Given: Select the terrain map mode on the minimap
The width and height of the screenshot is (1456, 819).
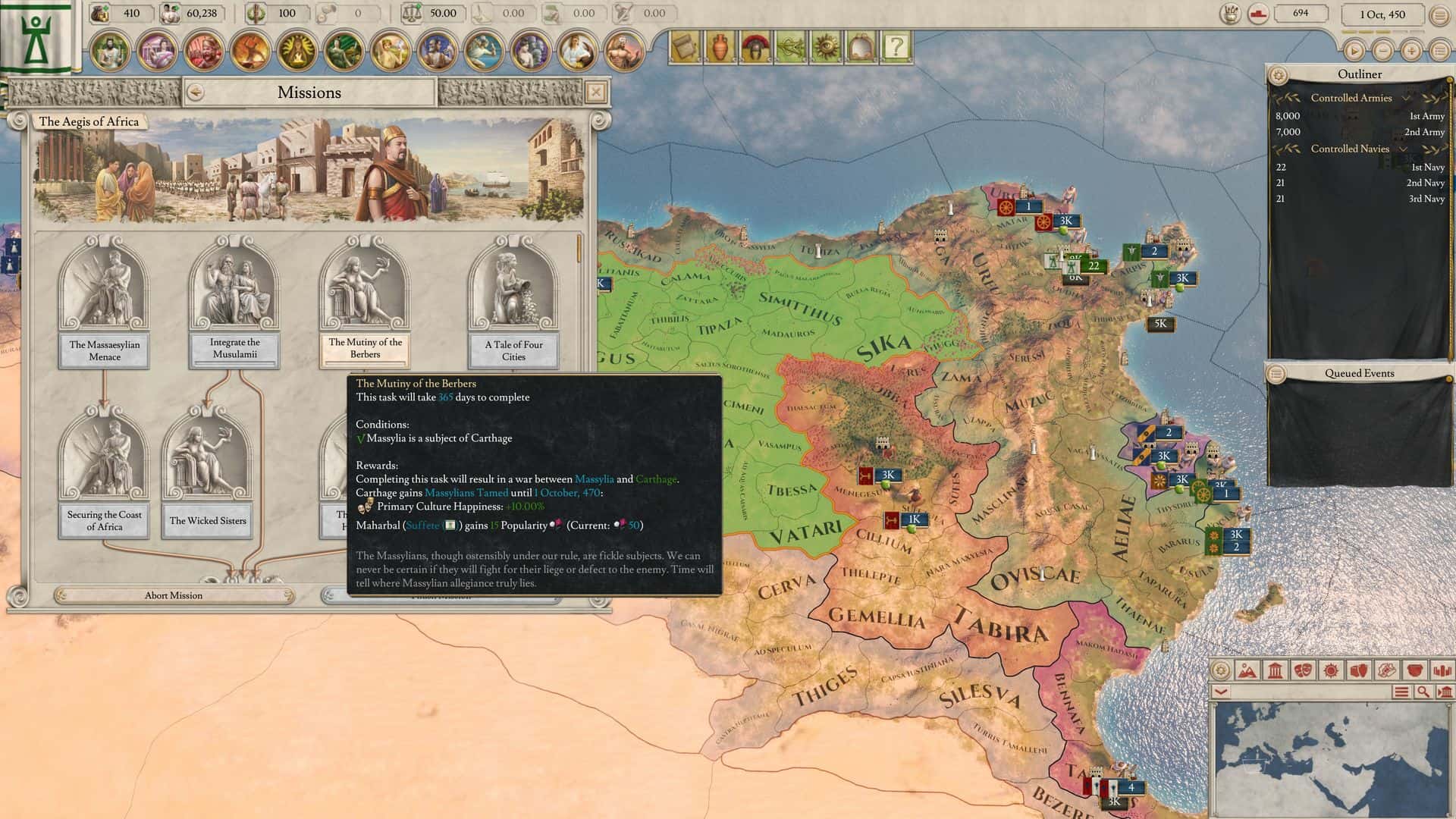Looking at the screenshot, I should click(1247, 671).
